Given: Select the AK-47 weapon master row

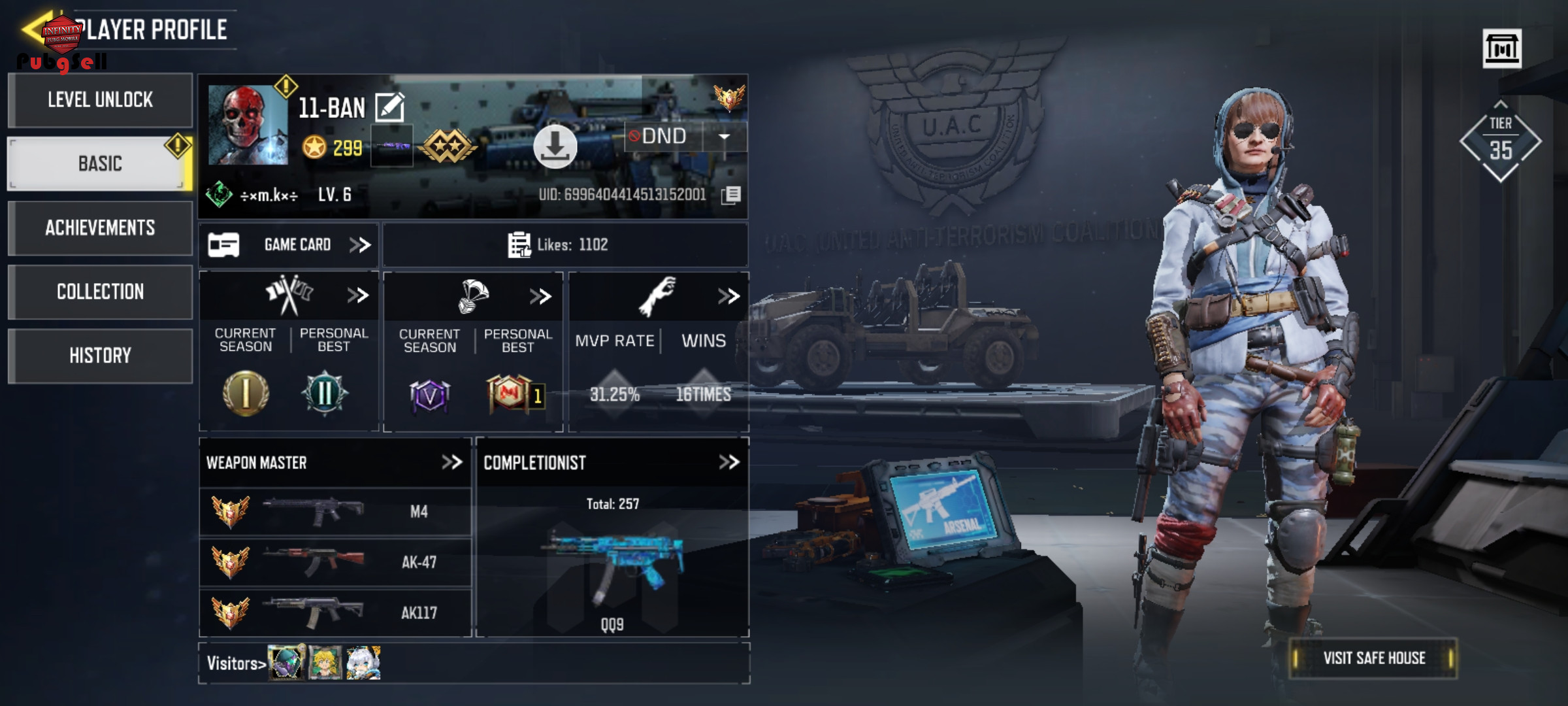Looking at the screenshot, I should point(335,562).
